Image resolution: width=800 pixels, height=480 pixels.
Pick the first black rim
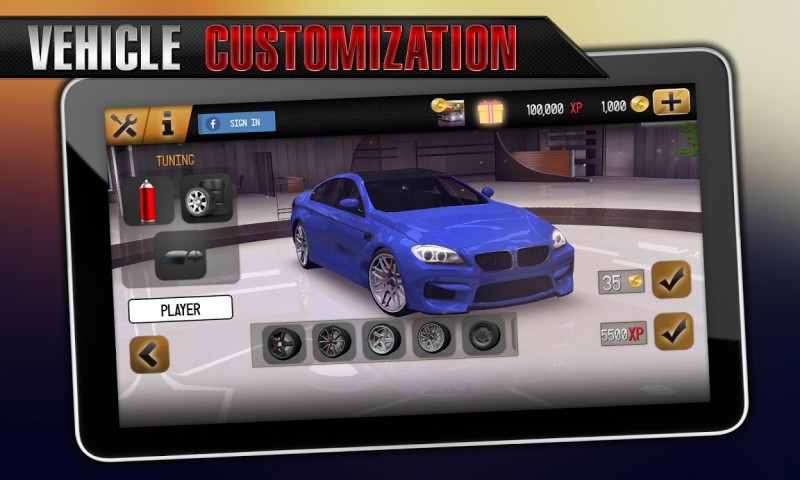[283, 340]
